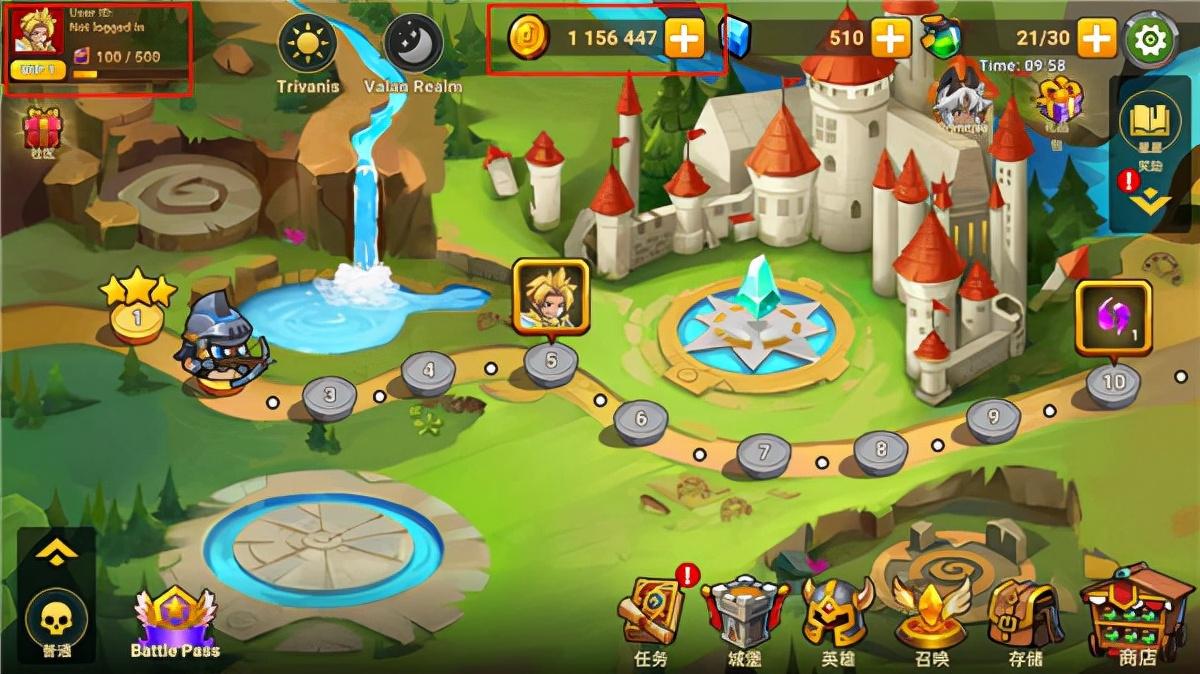This screenshot has height=674, width=1200.
Task: Open the book icon side panel
Action: [1150, 121]
